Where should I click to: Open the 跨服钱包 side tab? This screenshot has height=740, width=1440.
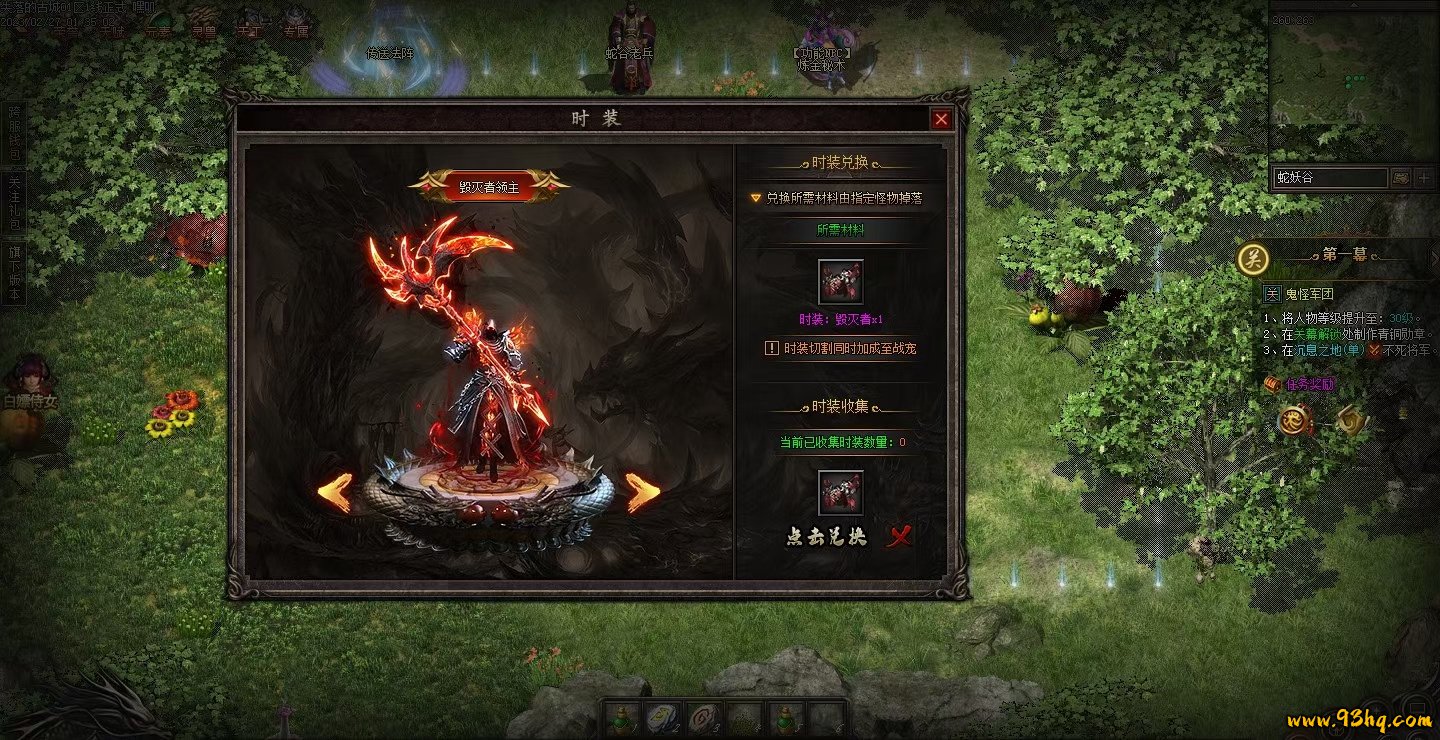pyautogui.click(x=14, y=134)
